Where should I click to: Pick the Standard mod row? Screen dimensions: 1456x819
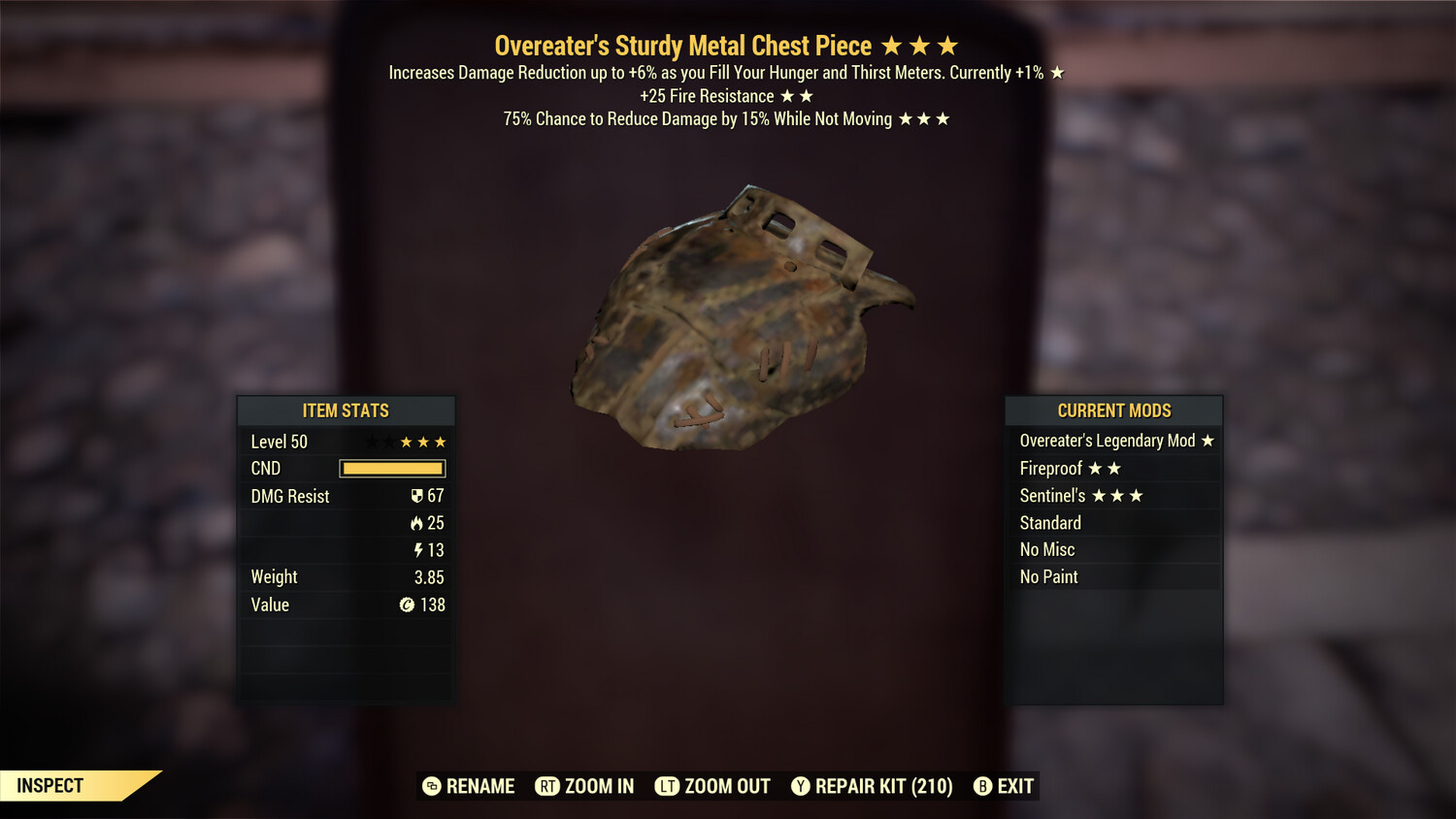pyautogui.click(x=1114, y=523)
